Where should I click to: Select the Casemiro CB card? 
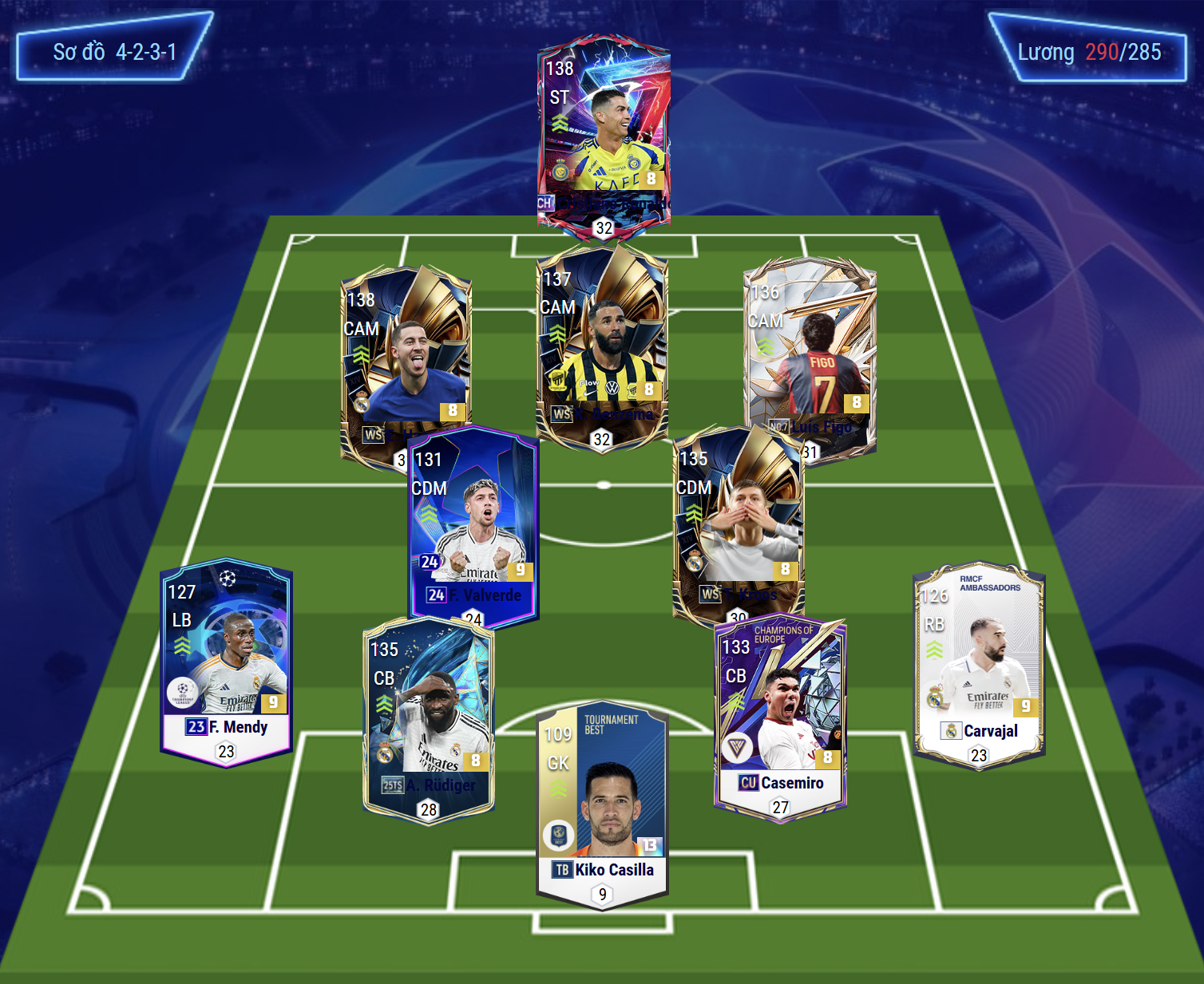(x=780, y=714)
